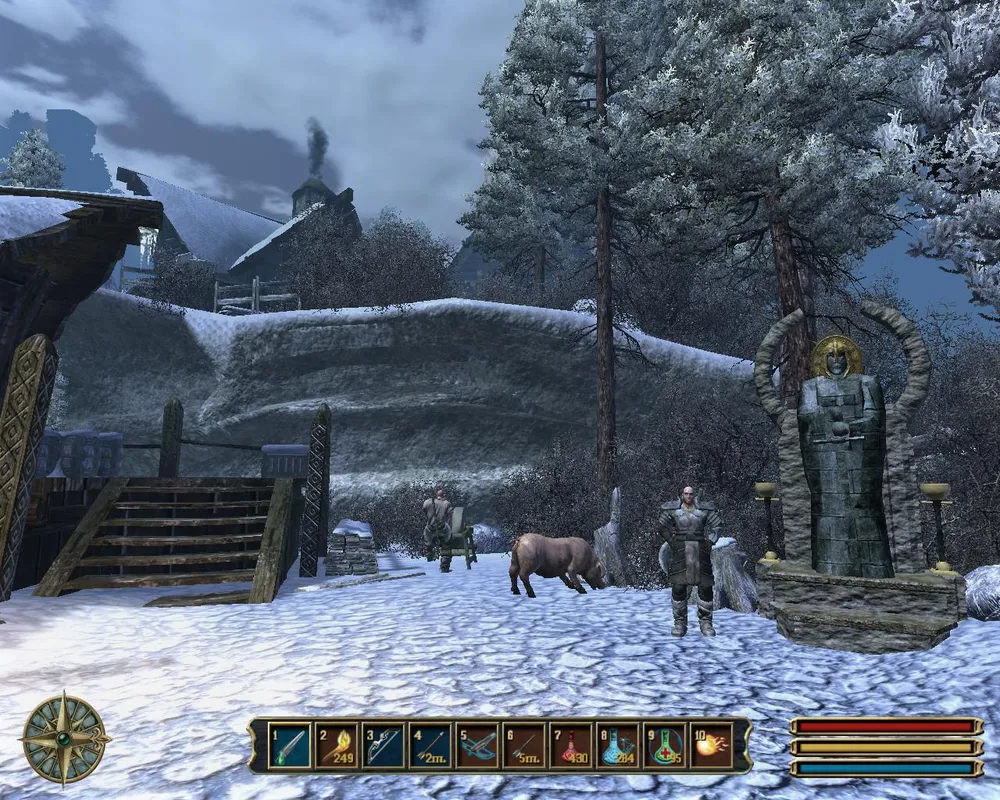The width and height of the screenshot is (1000, 800).
Task: Select the crossbow bolts in slot 6
Action: coord(524,745)
